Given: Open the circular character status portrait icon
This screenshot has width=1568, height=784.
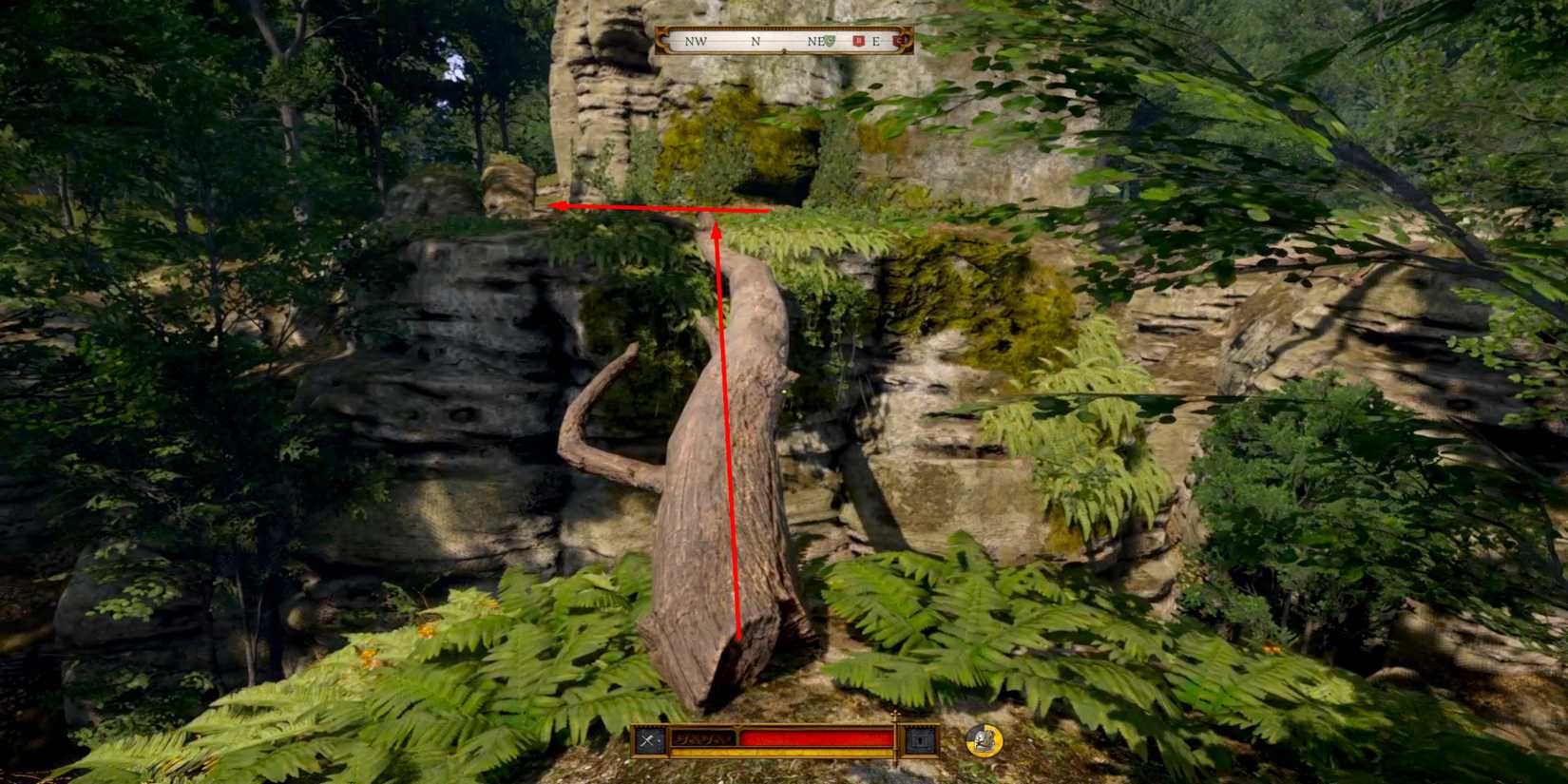Looking at the screenshot, I should coord(983,740).
